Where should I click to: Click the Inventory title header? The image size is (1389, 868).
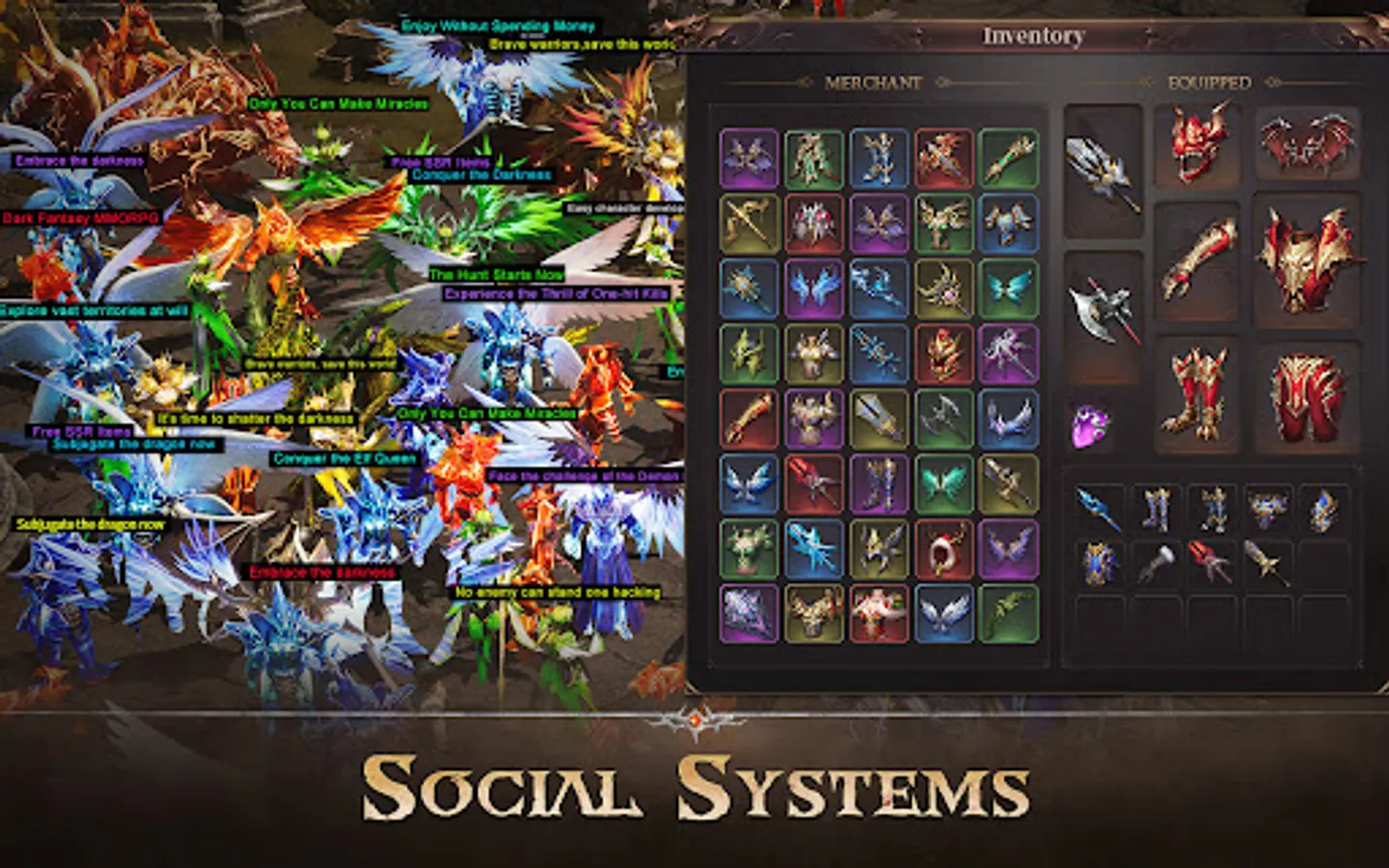[1032, 37]
